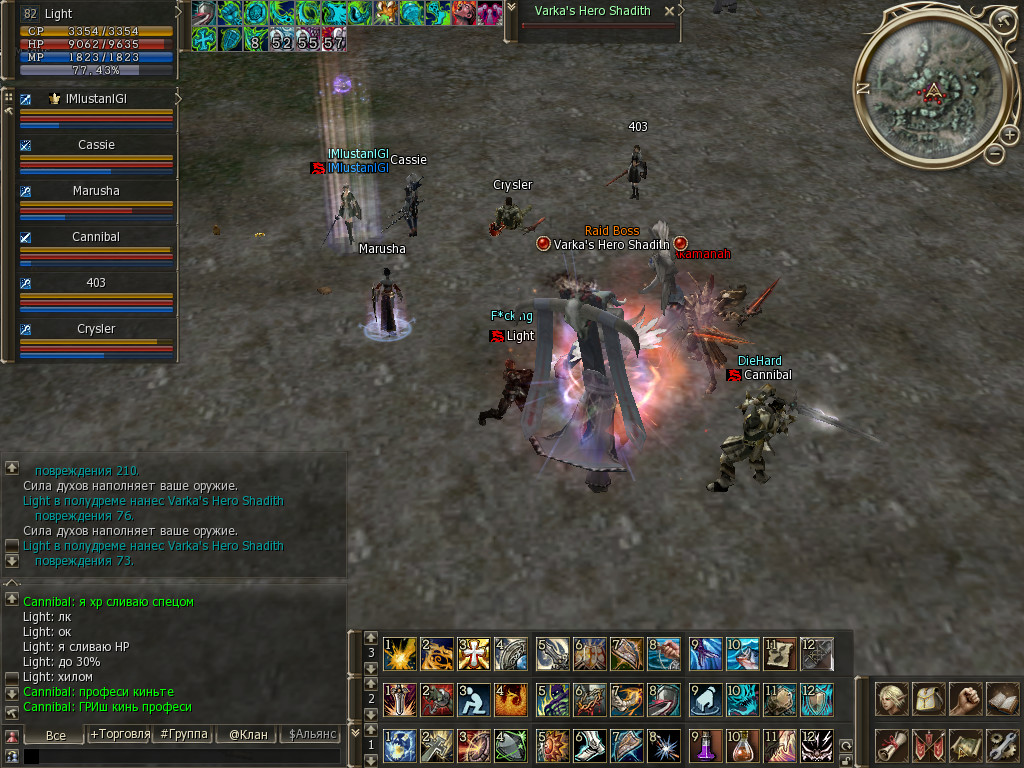Open the gear and wrench system menu
The image size is (1024, 768).
point(1002,745)
